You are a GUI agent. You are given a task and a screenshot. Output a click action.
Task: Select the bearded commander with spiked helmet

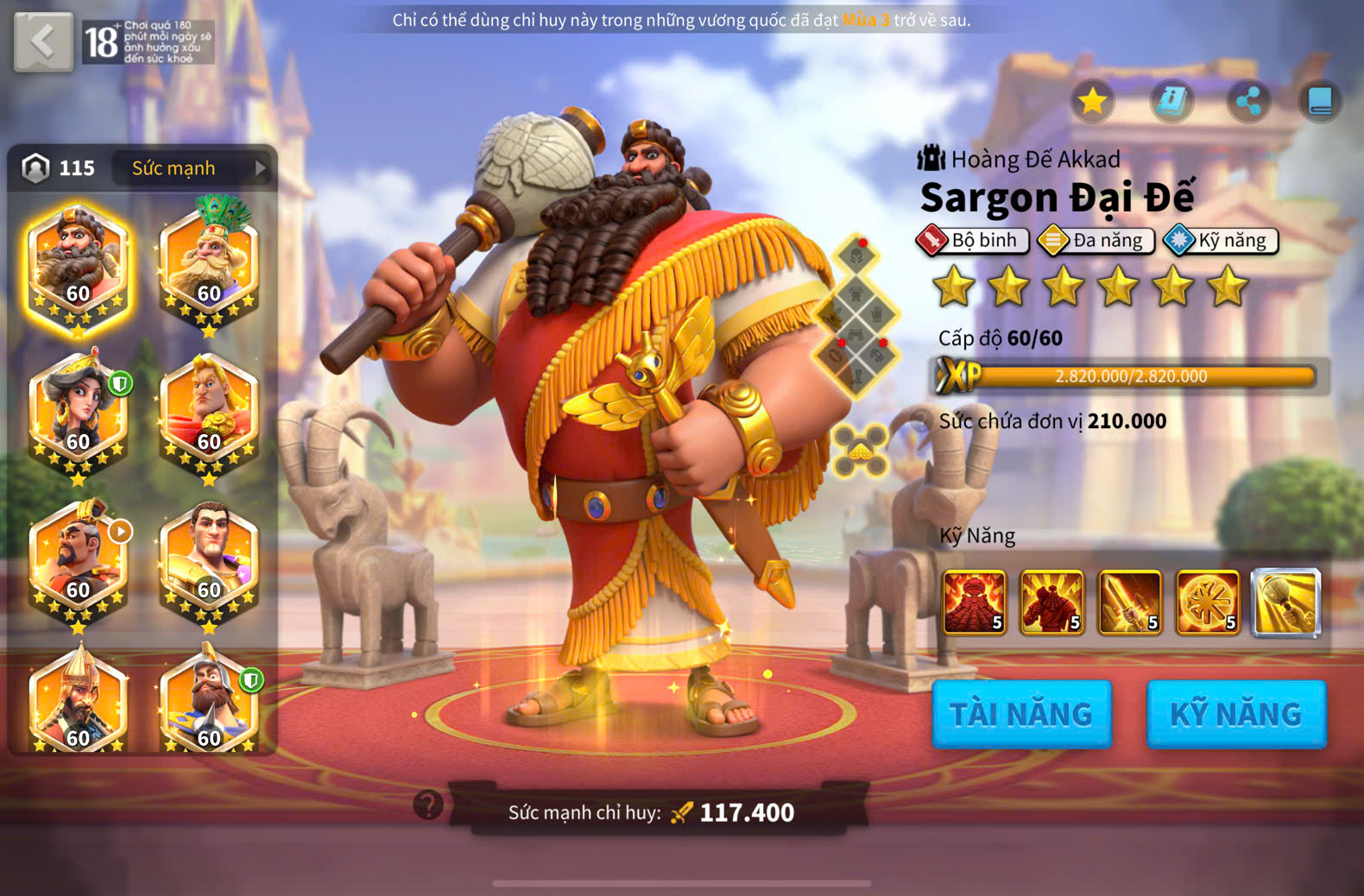pyautogui.click(x=209, y=701)
